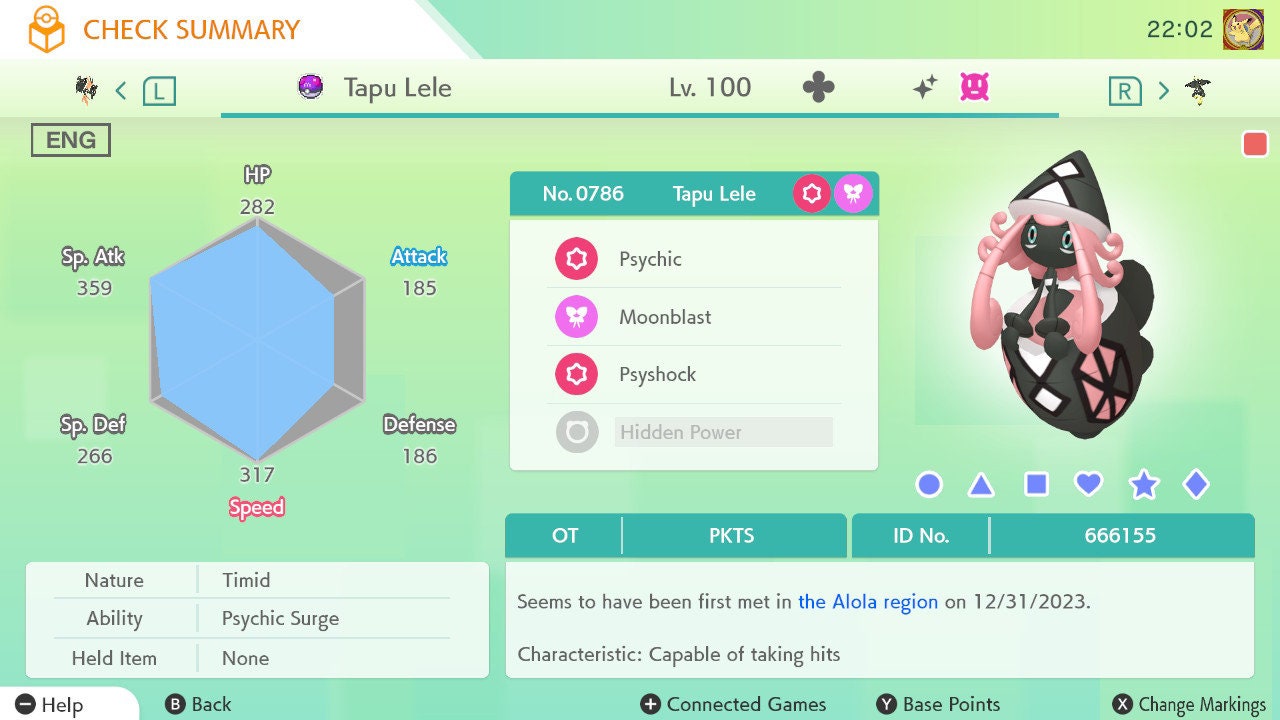Viewport: 1280px width, 720px height.
Task: Pick the greyed Hidden Power move
Action: [694, 432]
